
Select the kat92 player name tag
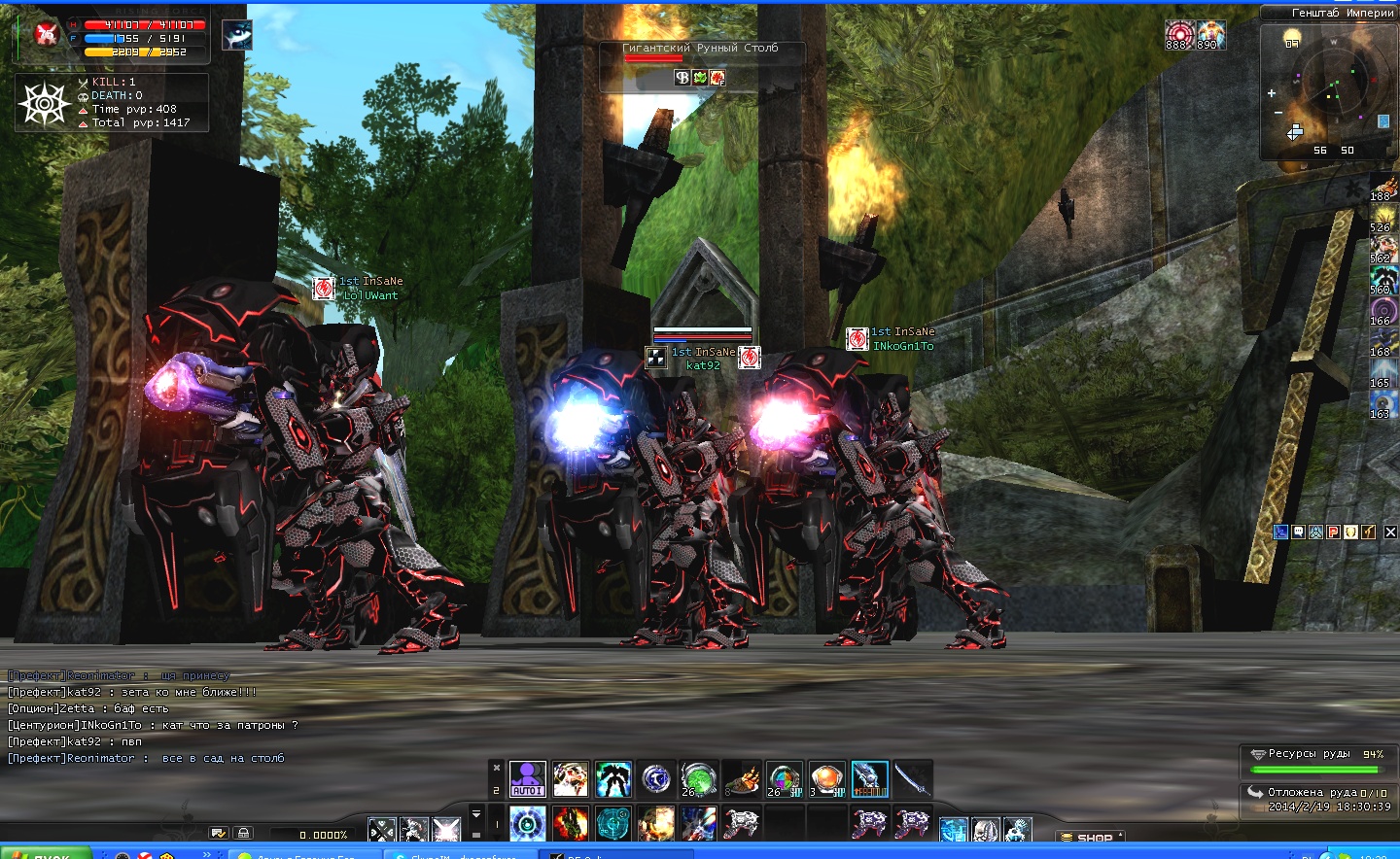coord(703,365)
